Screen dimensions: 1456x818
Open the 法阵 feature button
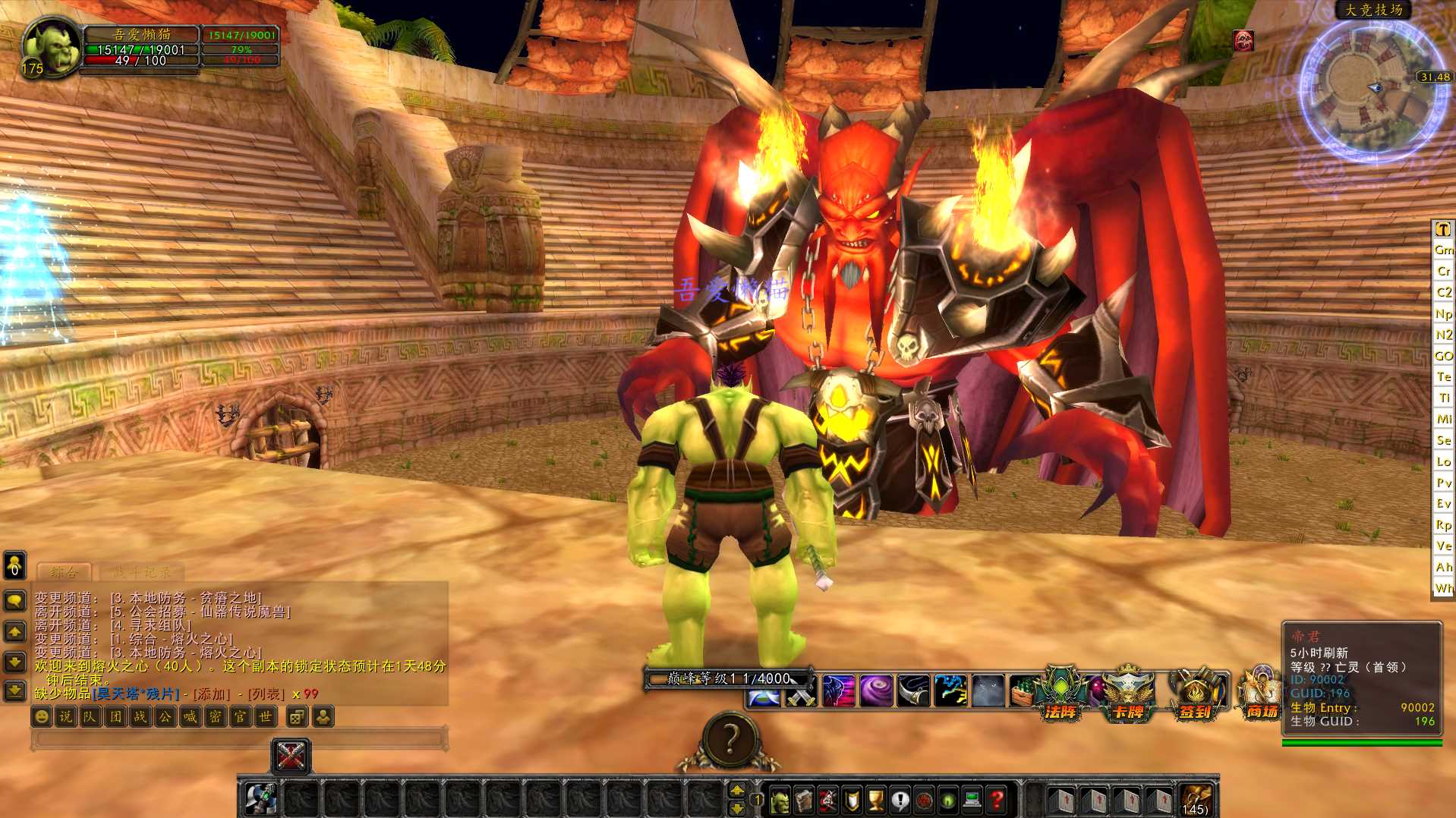click(1061, 694)
